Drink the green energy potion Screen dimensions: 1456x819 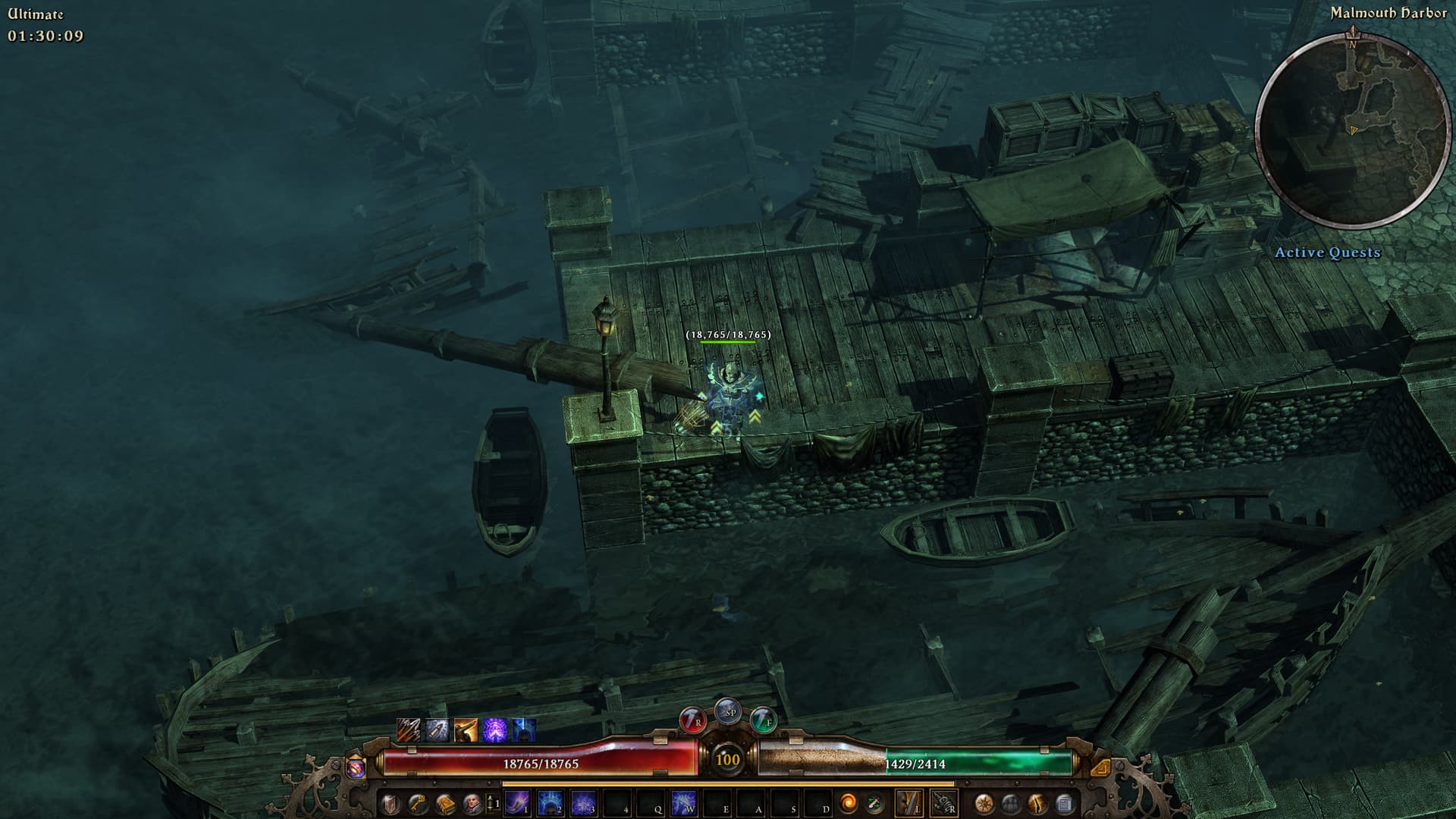coord(763,719)
